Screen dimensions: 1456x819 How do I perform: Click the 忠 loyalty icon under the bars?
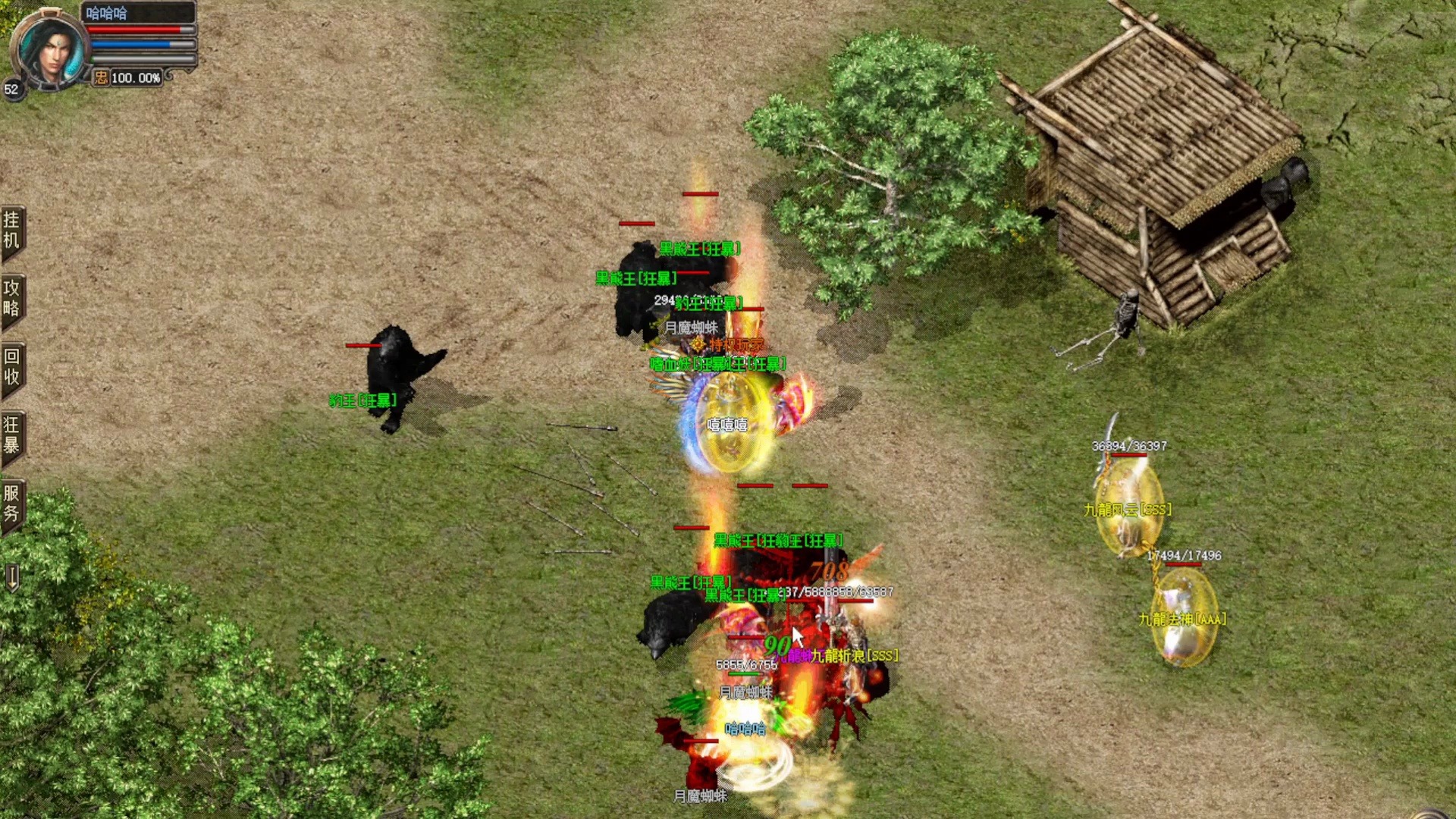101,77
